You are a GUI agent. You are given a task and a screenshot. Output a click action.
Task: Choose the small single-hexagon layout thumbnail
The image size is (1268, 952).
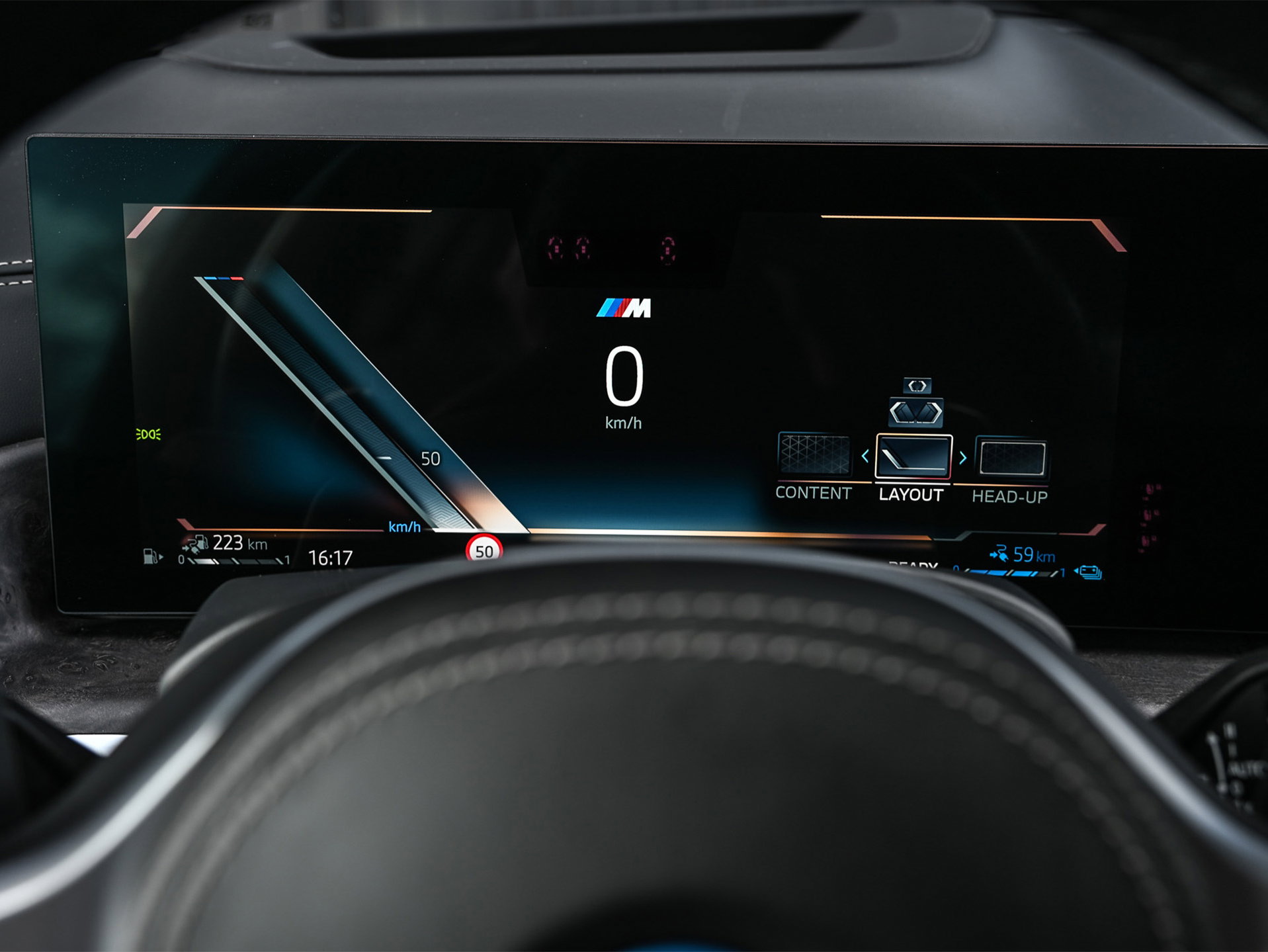[x=917, y=385]
